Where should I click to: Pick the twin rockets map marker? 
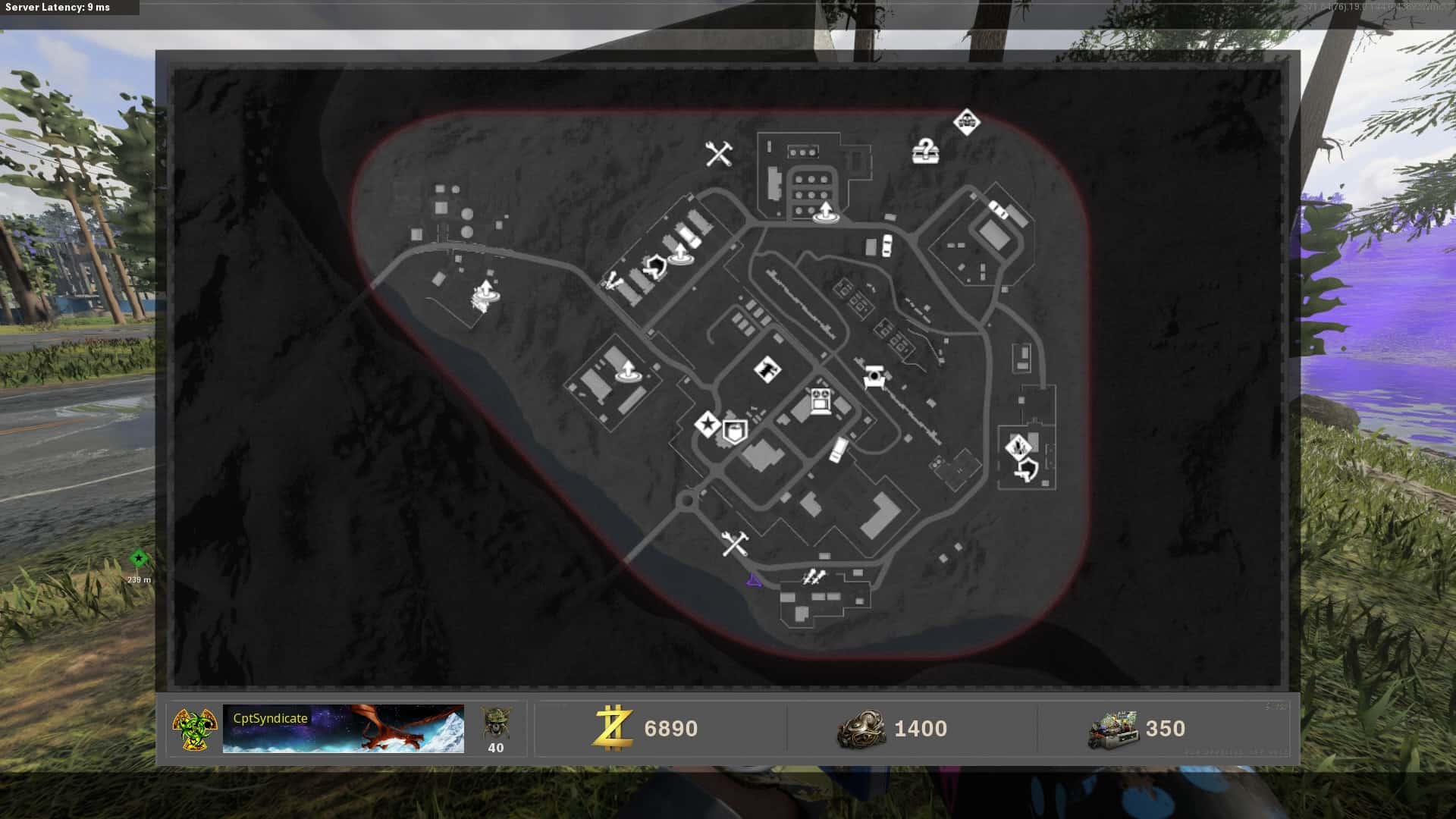point(813,578)
